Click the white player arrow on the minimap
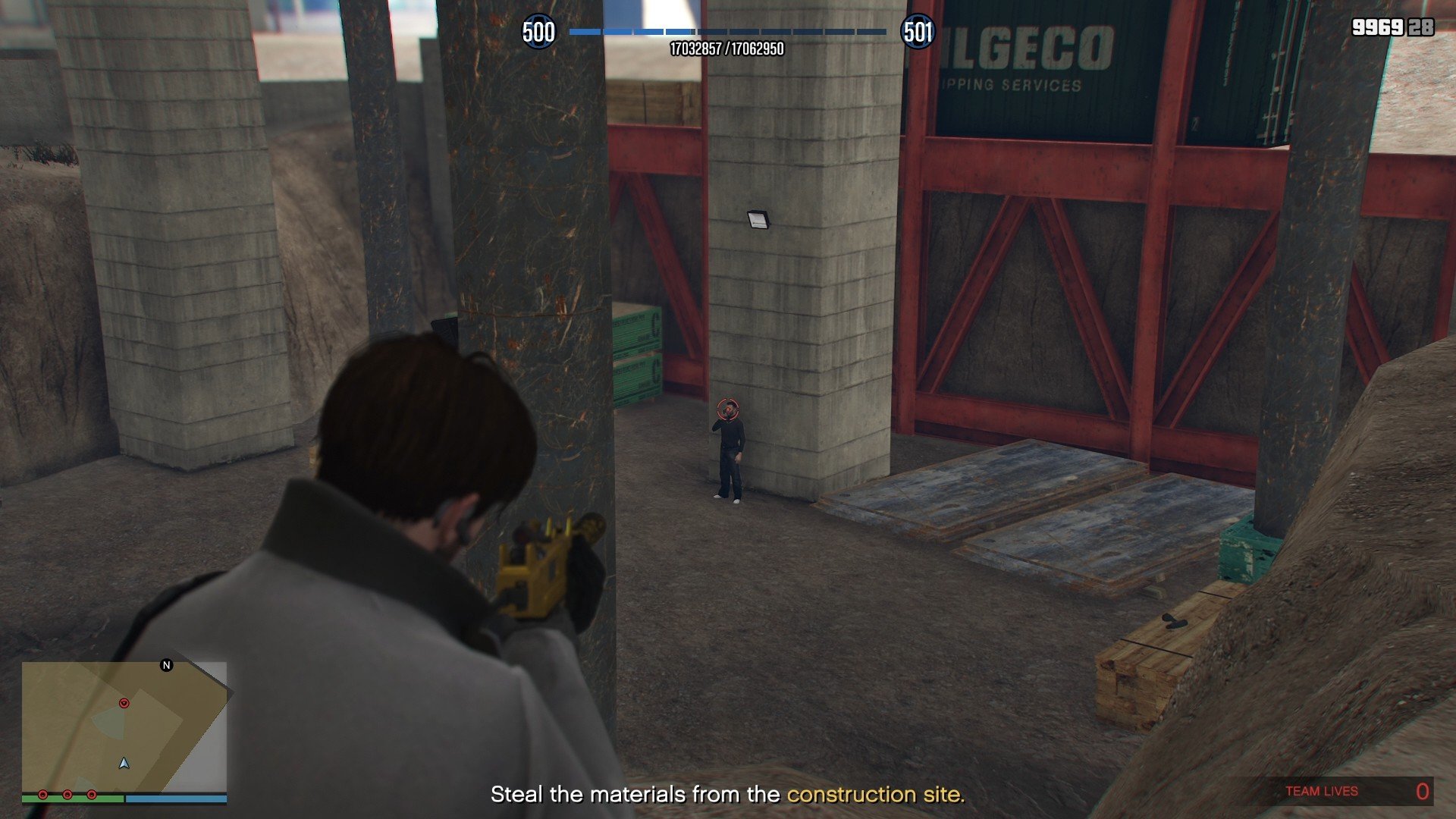Viewport: 1456px width, 819px height. pos(124,764)
